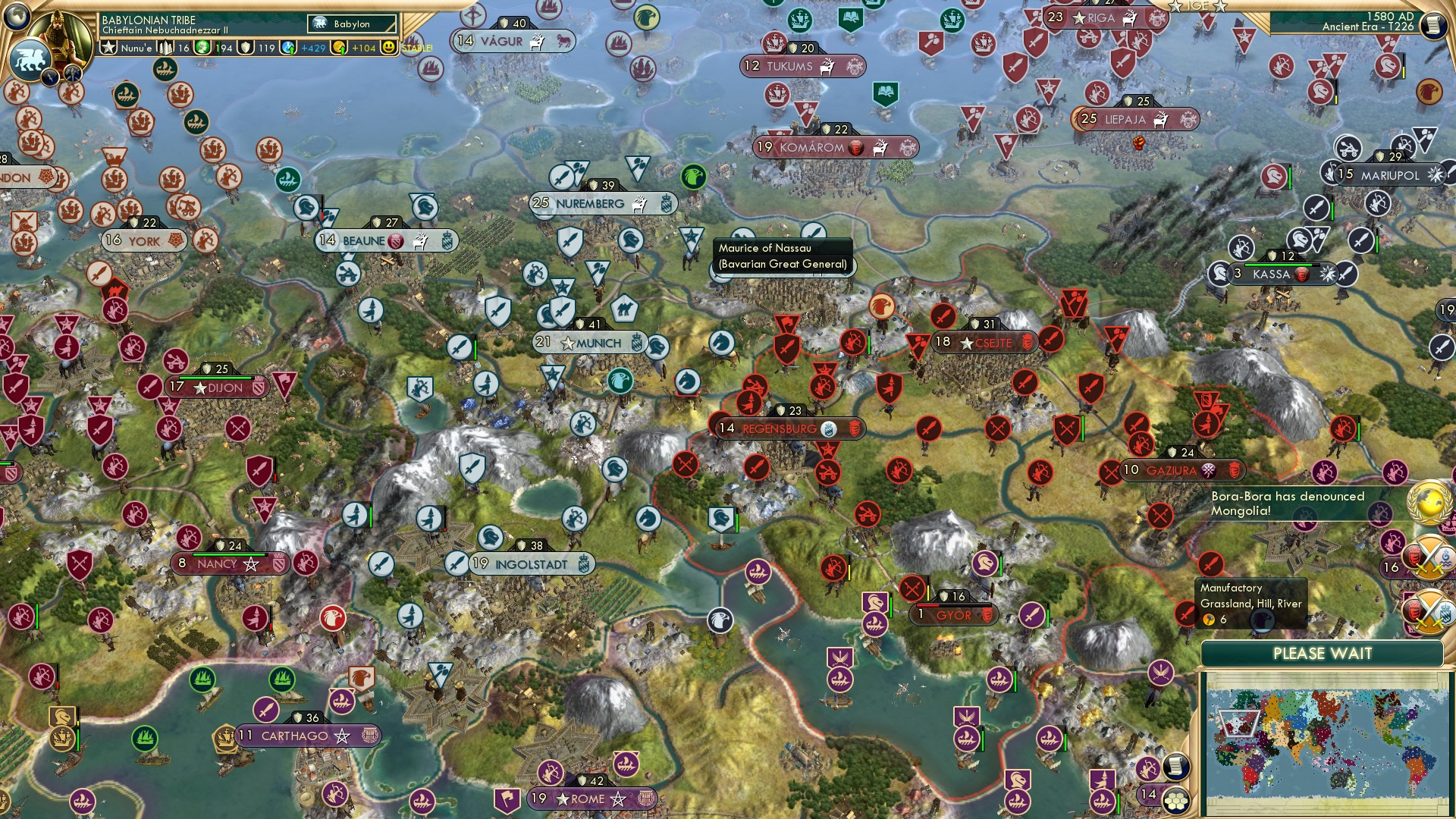Click the gold coin icon showing +104
Viewport: 1456px width, 819px height.
339,47
